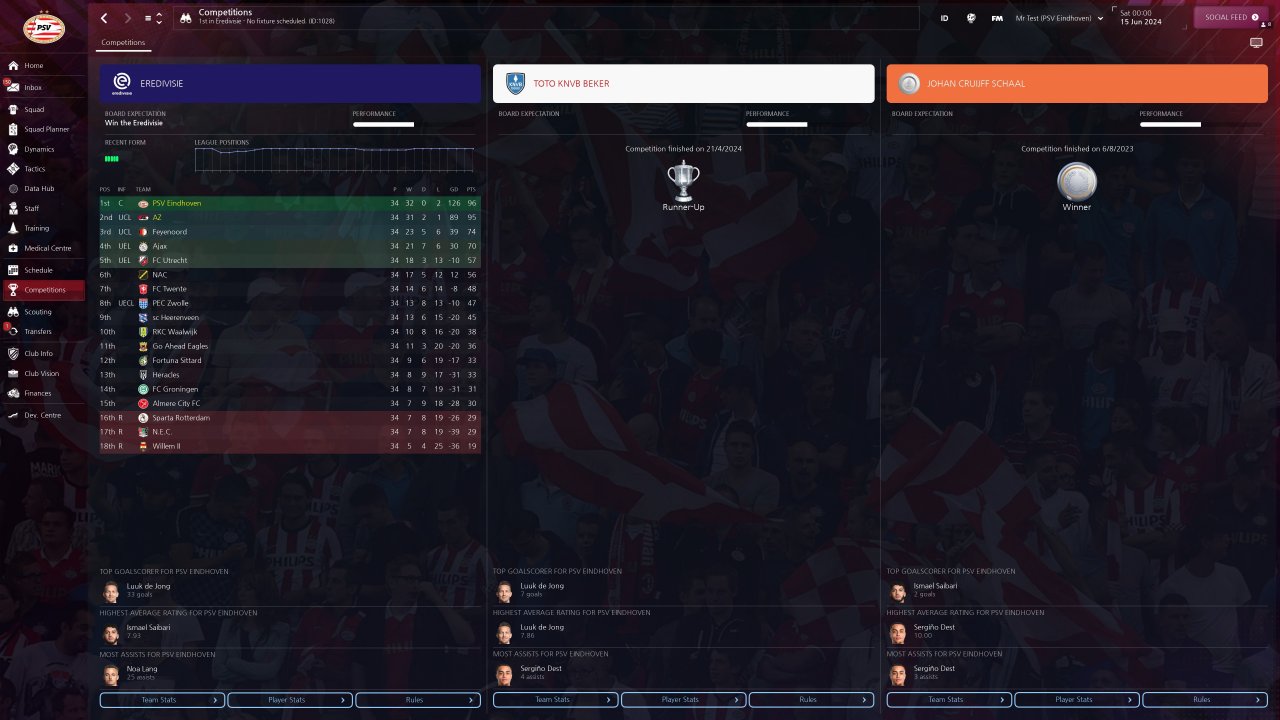1280x720 pixels.
Task: Open the Scouting section
Action: tap(38, 312)
